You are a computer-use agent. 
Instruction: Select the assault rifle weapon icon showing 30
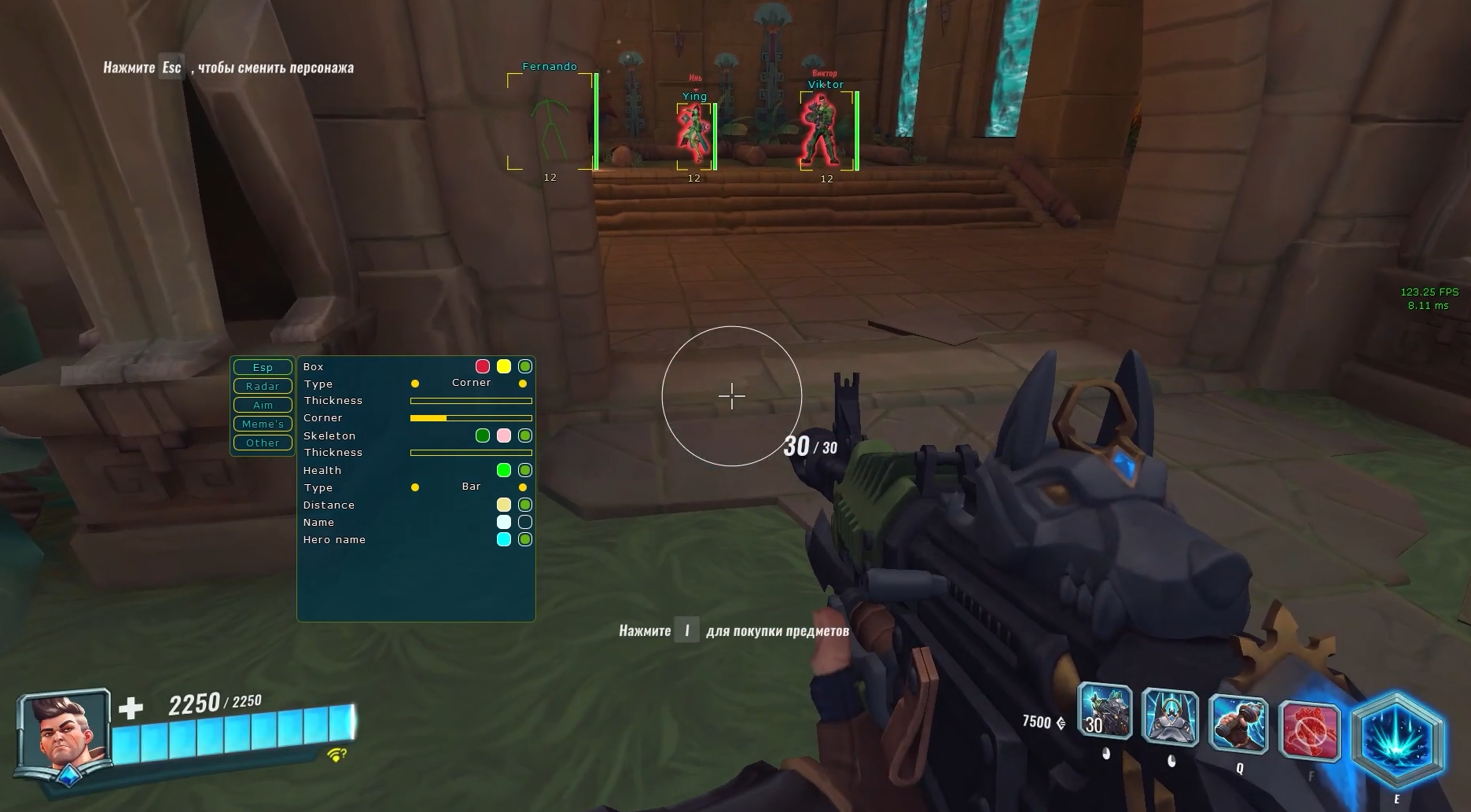coord(1105,711)
